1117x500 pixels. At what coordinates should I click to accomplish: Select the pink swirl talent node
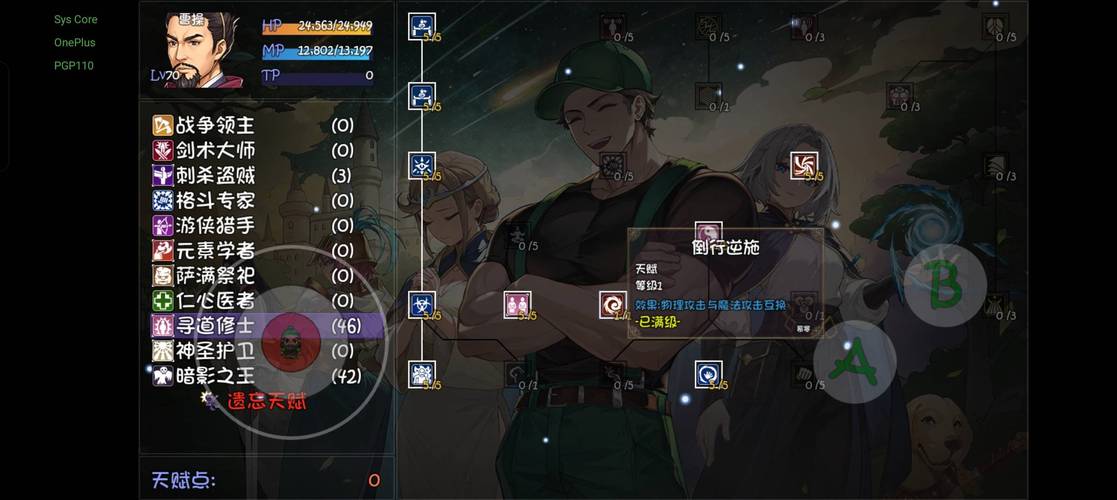click(x=804, y=165)
